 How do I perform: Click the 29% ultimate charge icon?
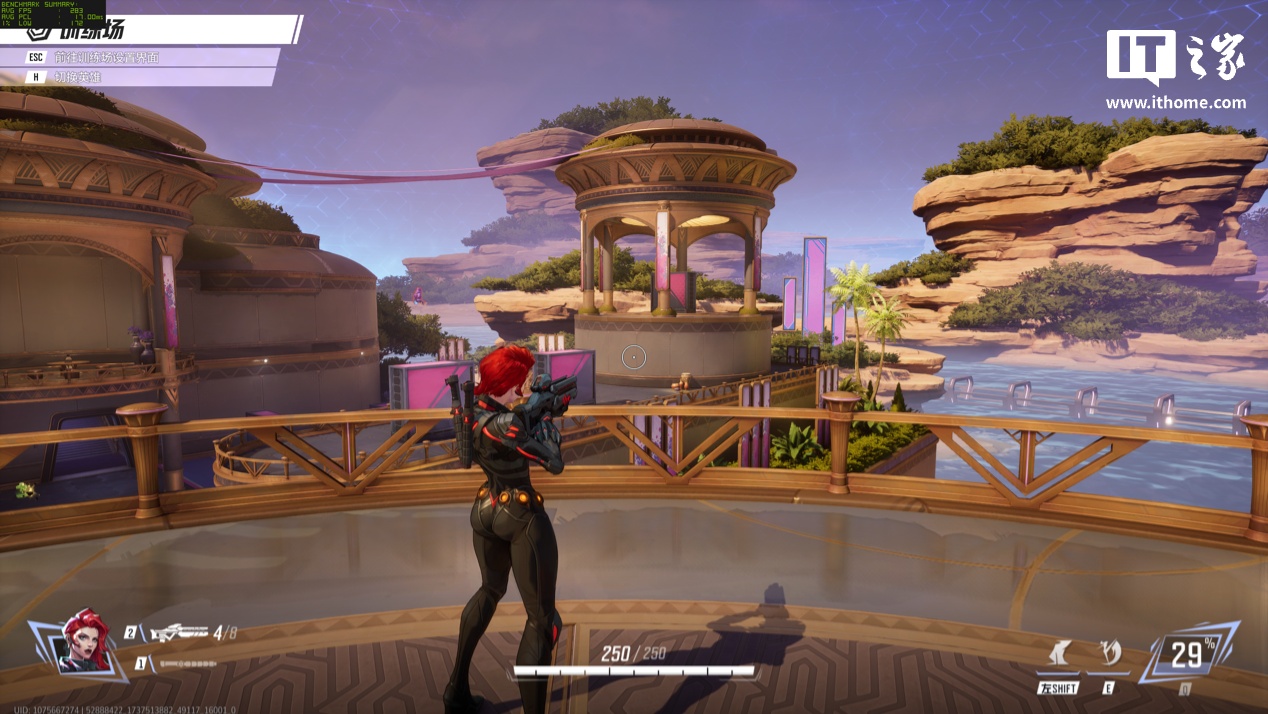point(1188,654)
